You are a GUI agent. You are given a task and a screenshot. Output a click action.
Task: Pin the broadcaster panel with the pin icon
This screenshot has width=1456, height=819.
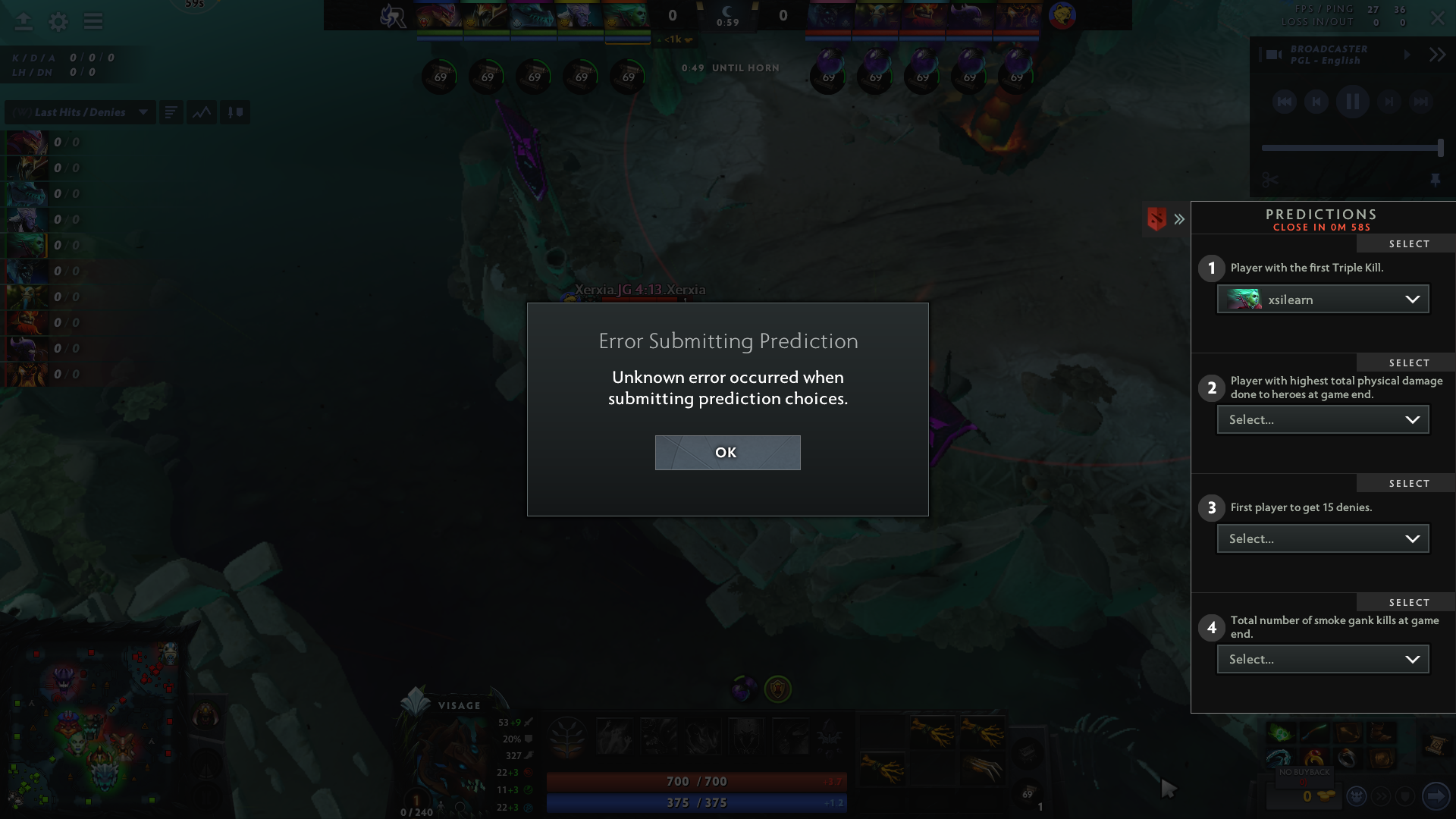[1436, 180]
